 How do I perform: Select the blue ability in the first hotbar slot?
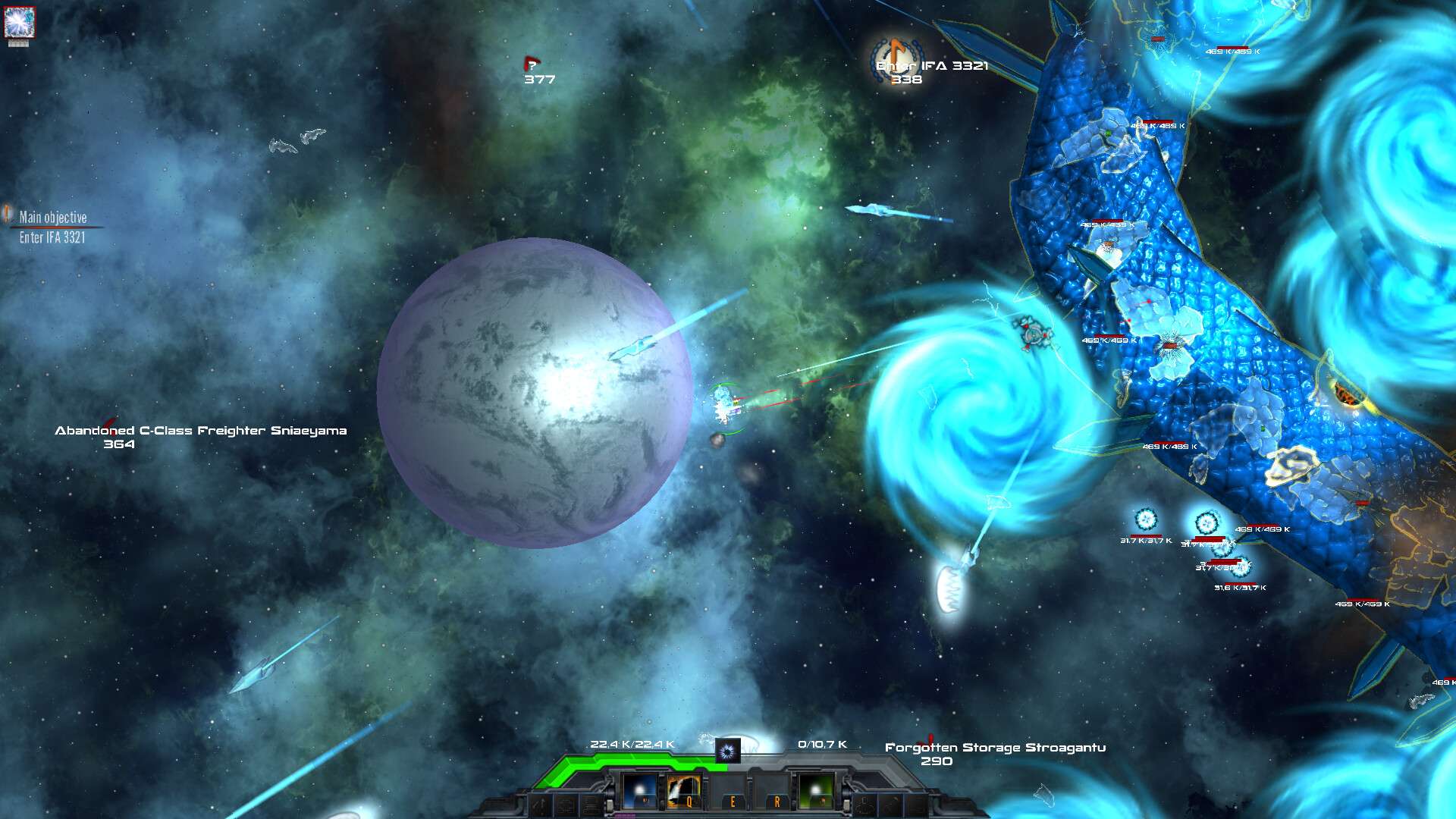click(639, 792)
